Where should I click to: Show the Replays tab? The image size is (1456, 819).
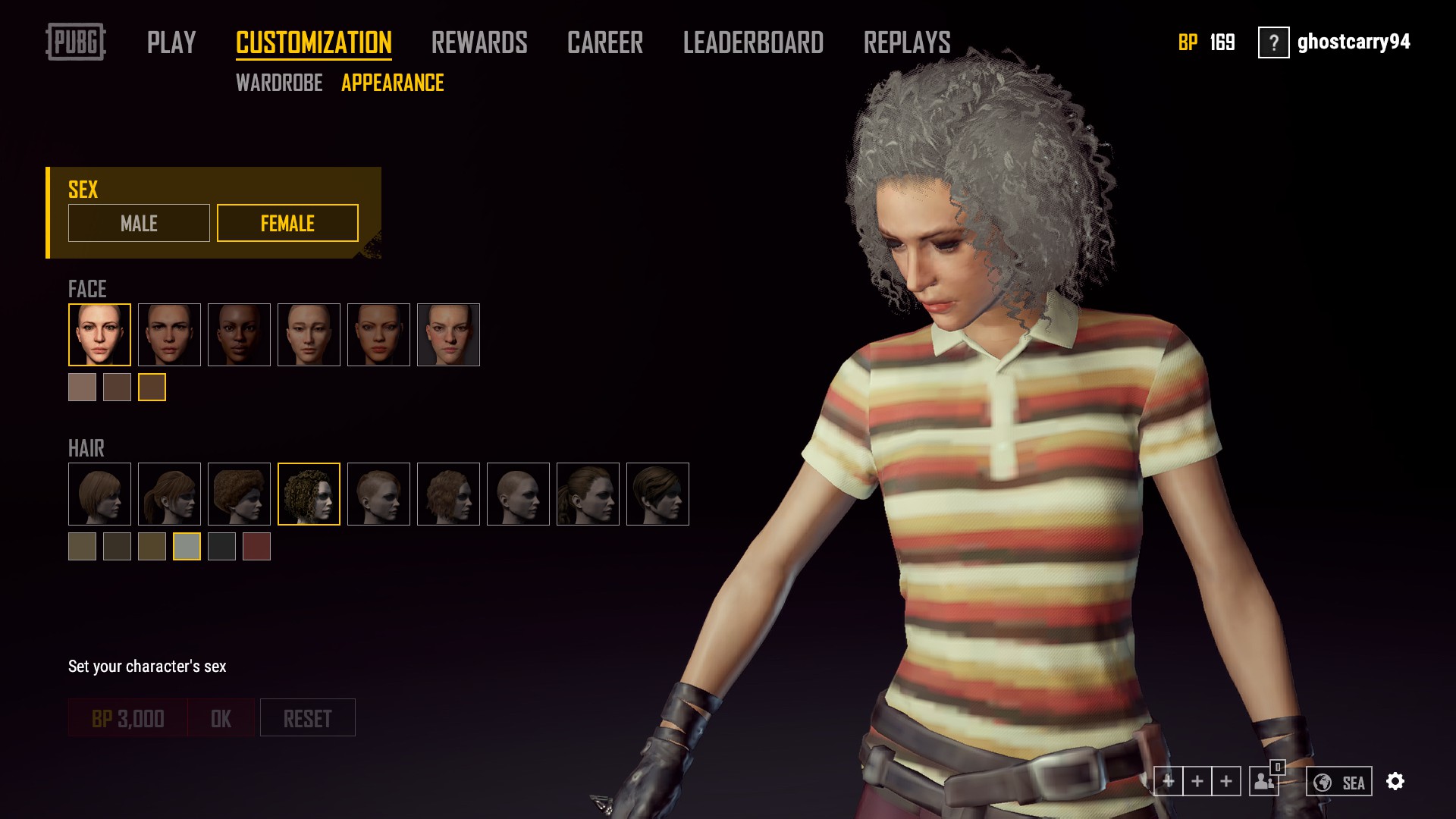click(907, 42)
